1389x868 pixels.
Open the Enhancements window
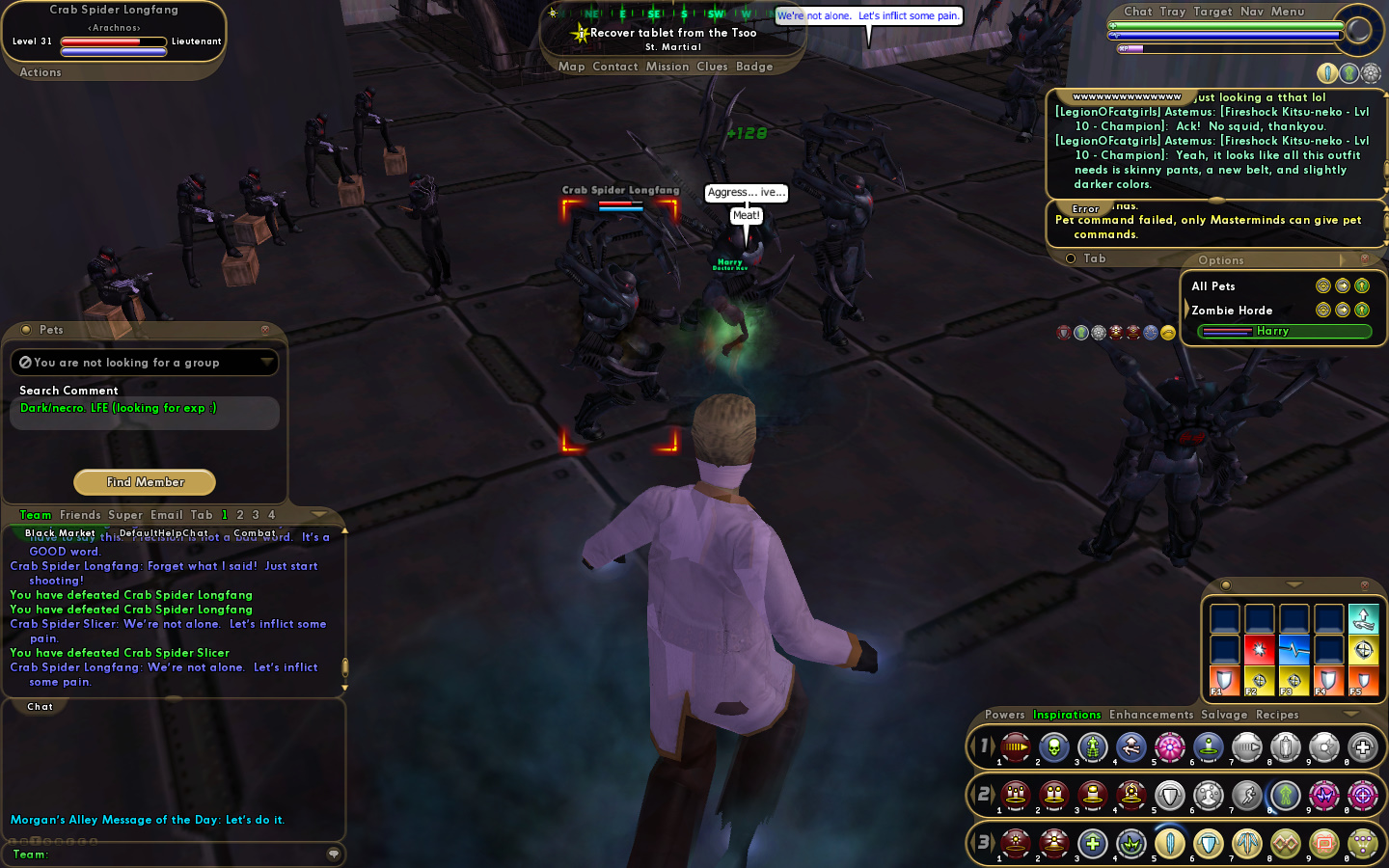tap(1151, 715)
